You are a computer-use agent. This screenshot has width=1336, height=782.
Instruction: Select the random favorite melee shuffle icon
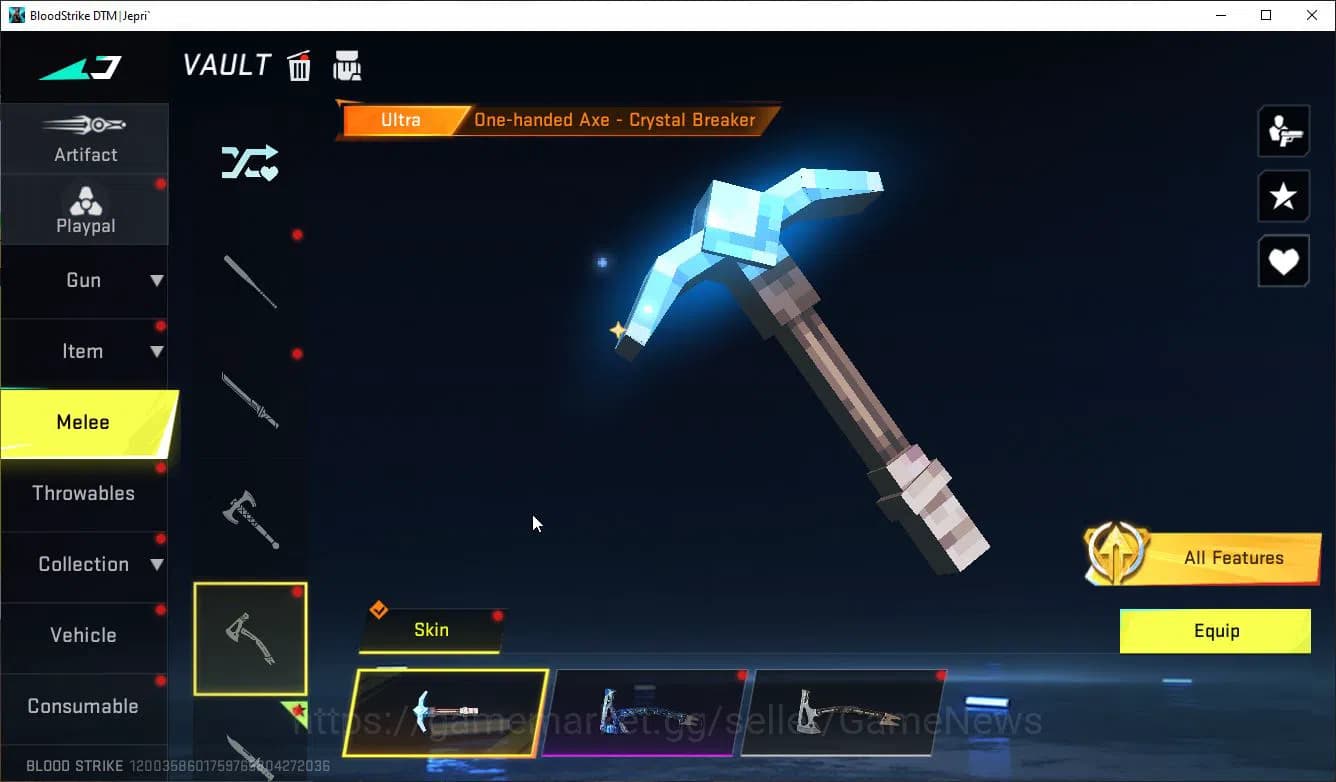tap(249, 163)
